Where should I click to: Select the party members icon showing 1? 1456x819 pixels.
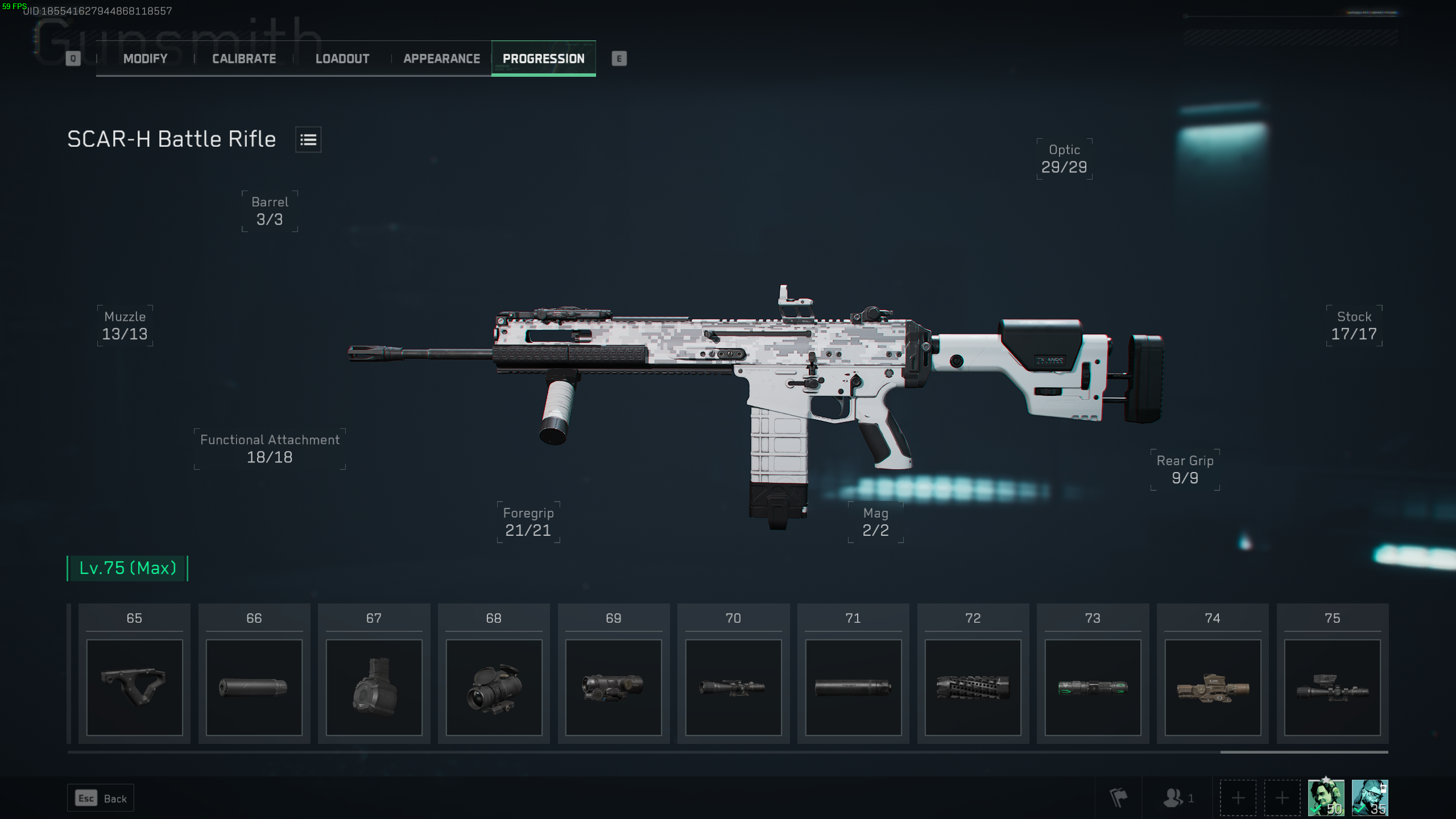[x=1173, y=797]
